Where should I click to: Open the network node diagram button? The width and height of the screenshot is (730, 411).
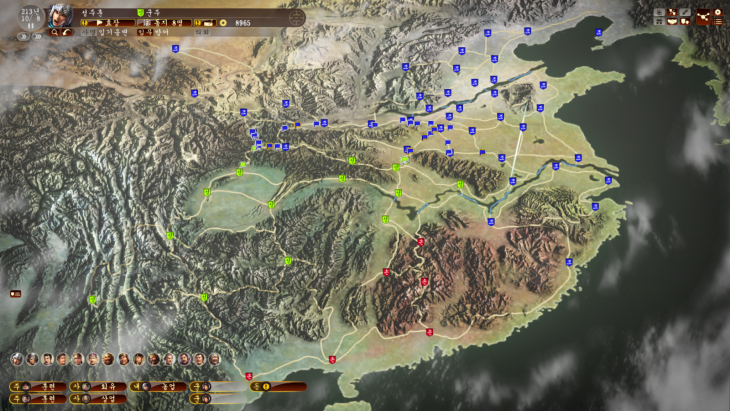tap(703, 17)
